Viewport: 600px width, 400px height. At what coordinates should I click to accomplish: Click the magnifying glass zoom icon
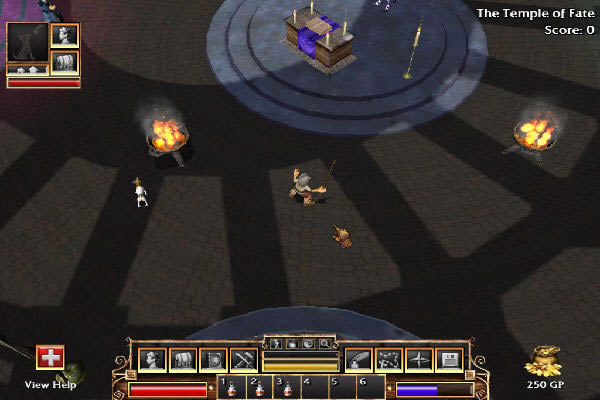(x=324, y=343)
